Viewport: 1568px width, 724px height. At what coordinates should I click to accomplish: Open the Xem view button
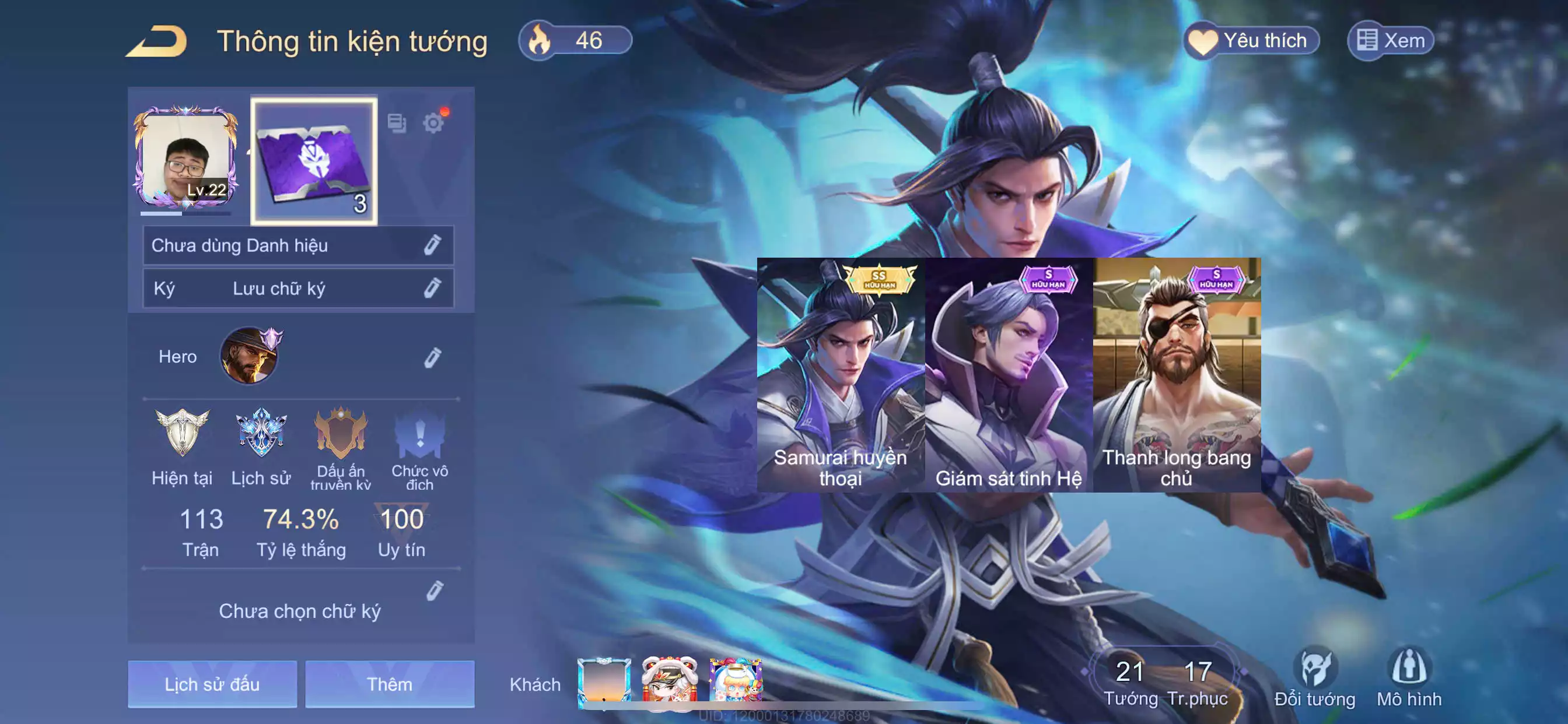coord(1390,41)
